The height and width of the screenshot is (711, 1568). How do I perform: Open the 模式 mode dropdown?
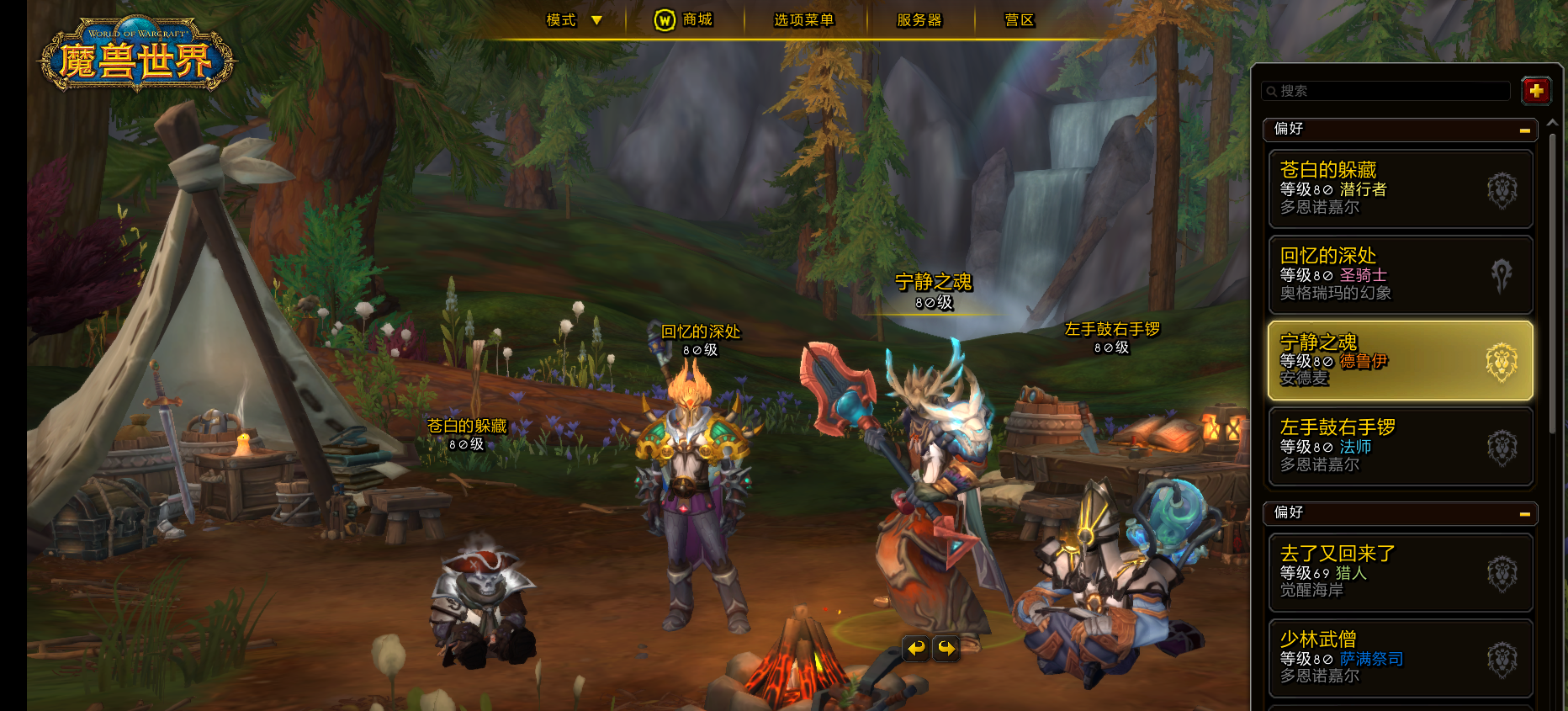[x=574, y=20]
